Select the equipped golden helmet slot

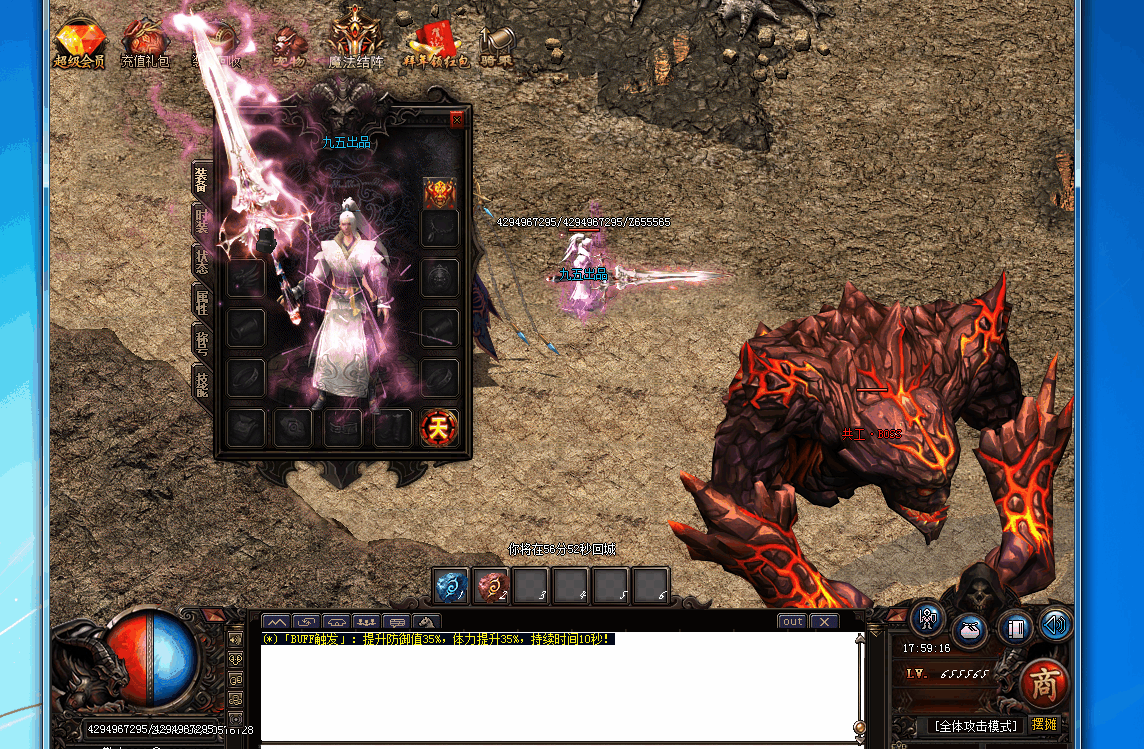tap(440, 193)
